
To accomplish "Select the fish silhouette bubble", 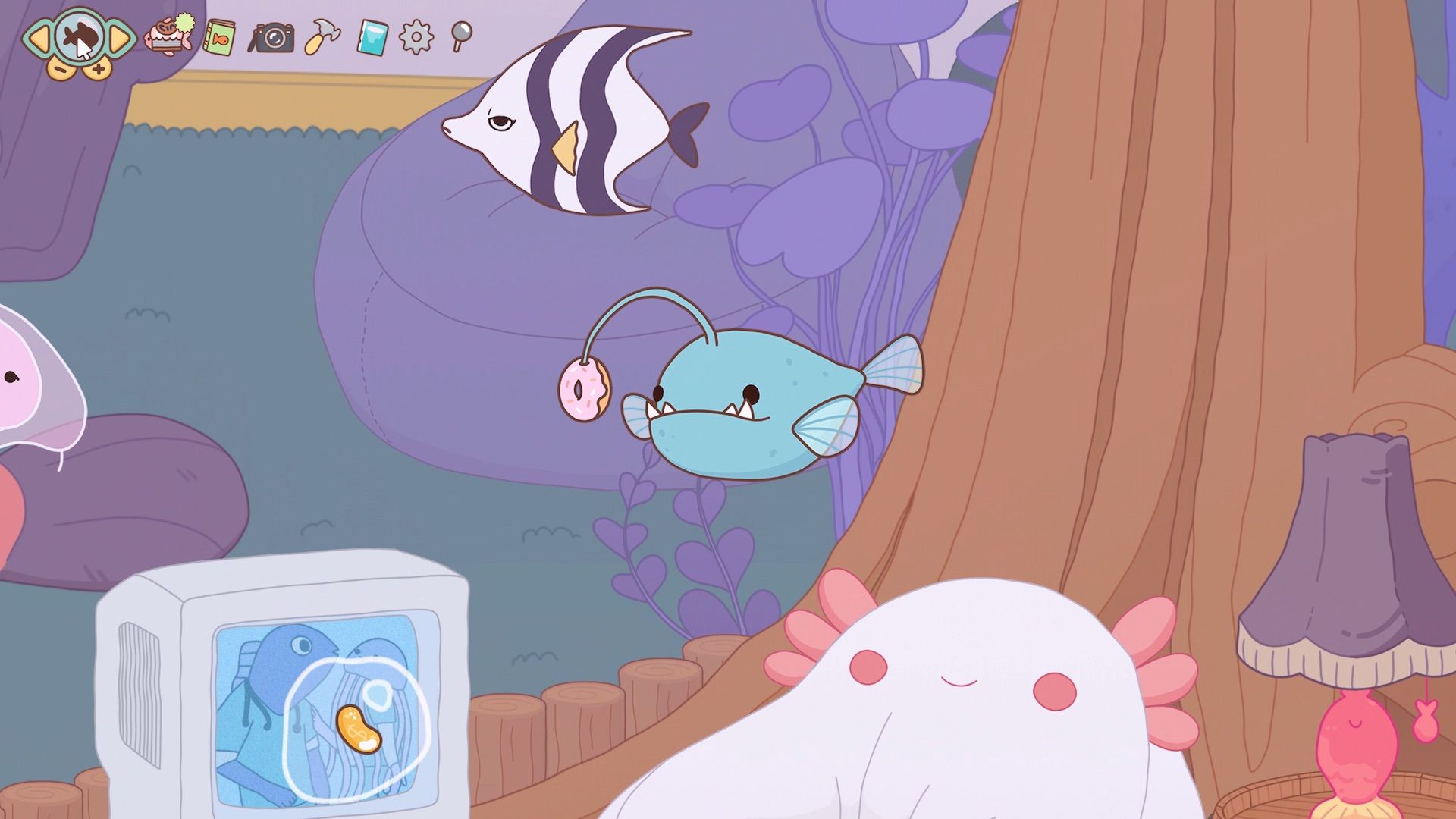I will click(x=79, y=36).
